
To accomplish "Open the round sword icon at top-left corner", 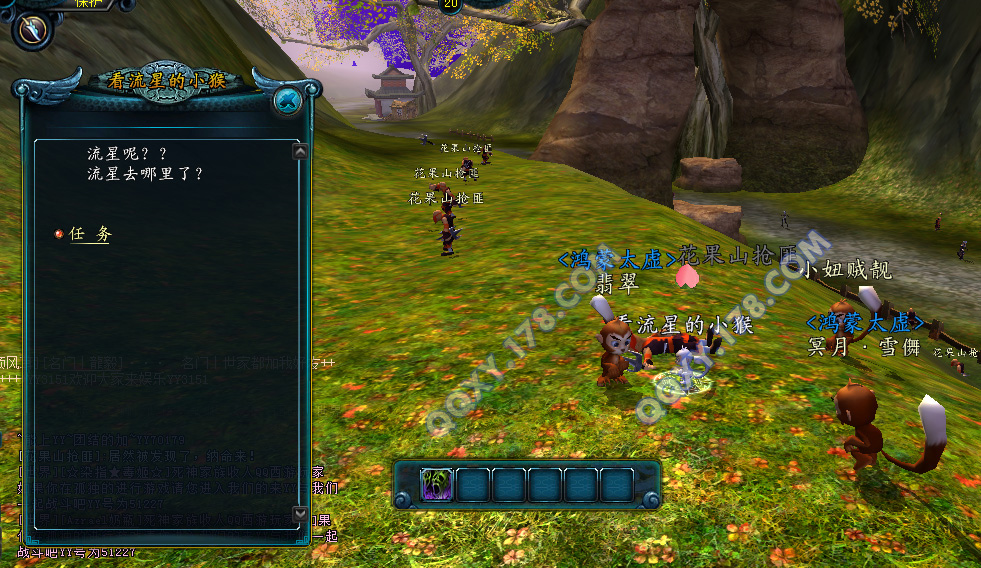I will pyautogui.click(x=32, y=29).
